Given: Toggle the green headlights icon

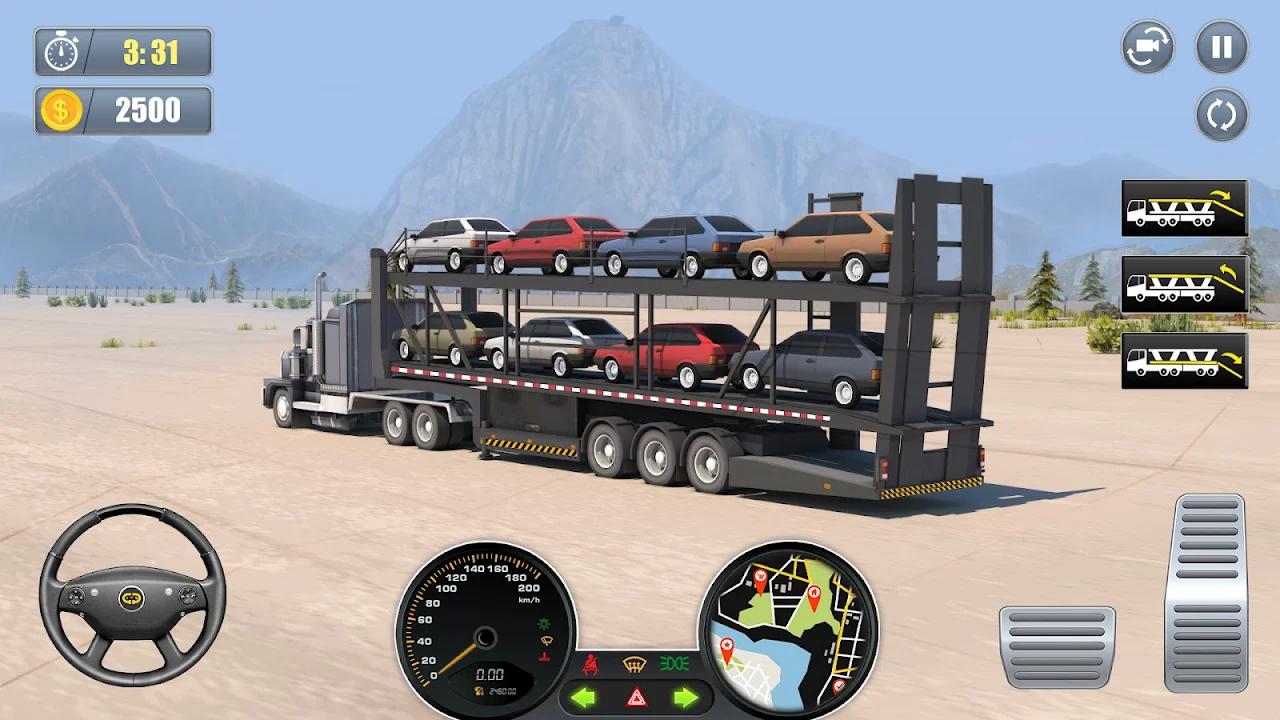Looking at the screenshot, I should pyautogui.click(x=674, y=662).
